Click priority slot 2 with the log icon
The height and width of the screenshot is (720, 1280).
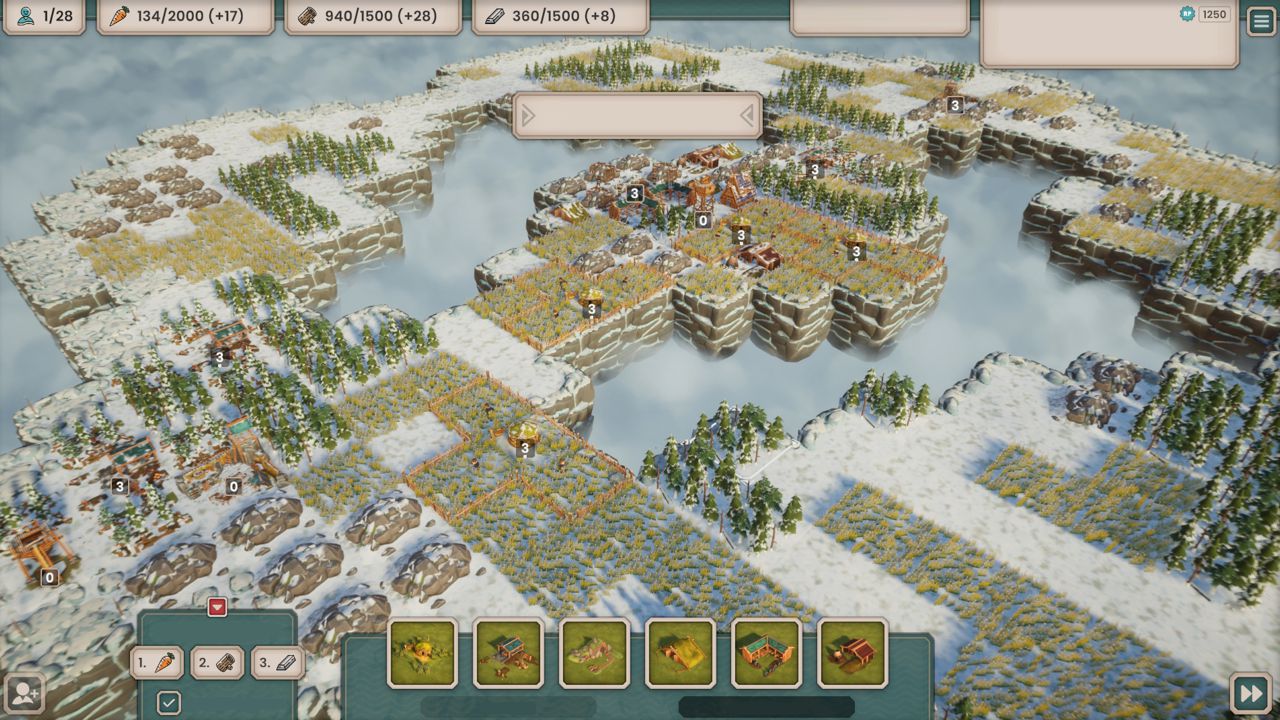(217, 662)
